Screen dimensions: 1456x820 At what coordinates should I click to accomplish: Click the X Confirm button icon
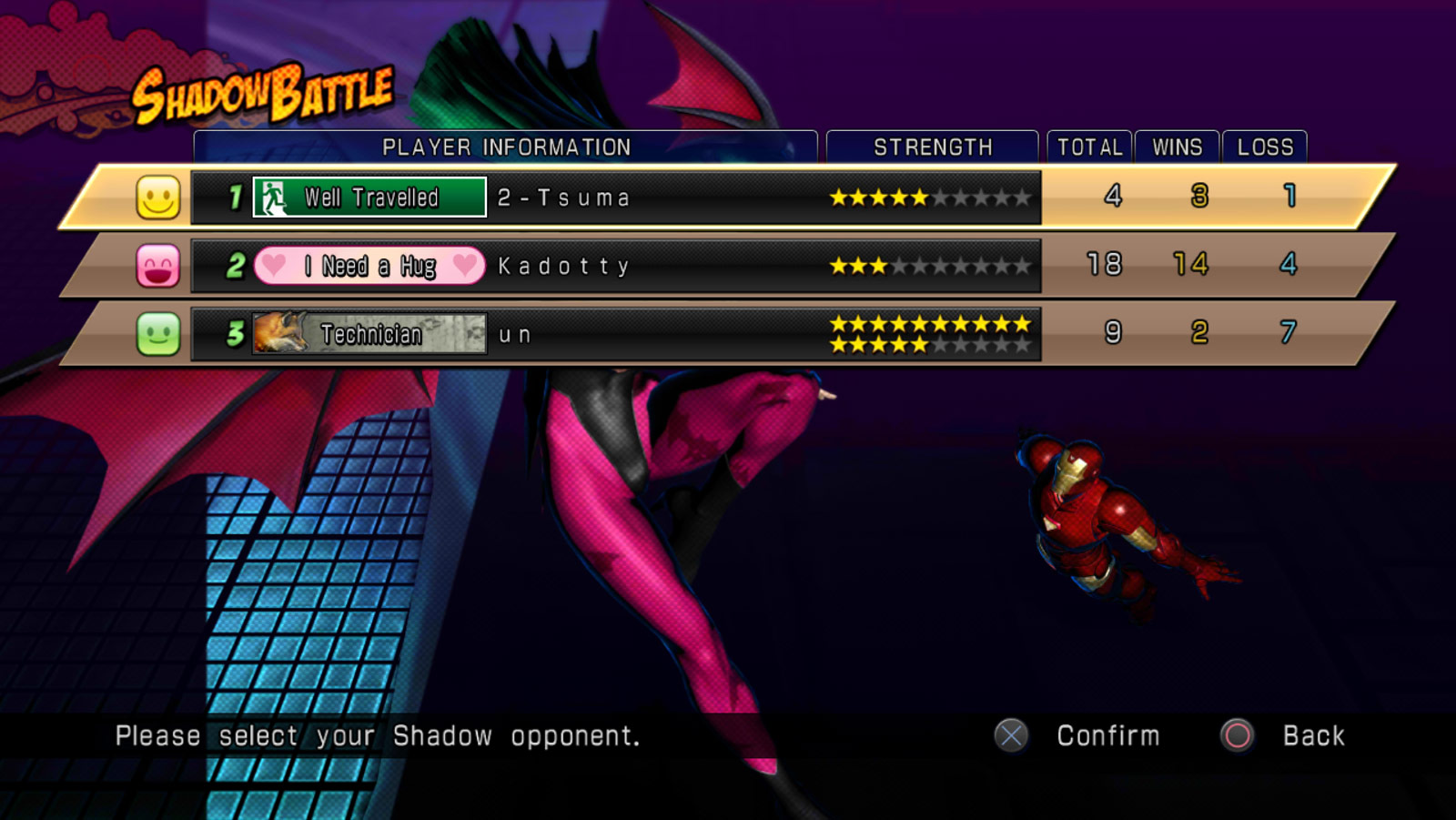point(1010,735)
